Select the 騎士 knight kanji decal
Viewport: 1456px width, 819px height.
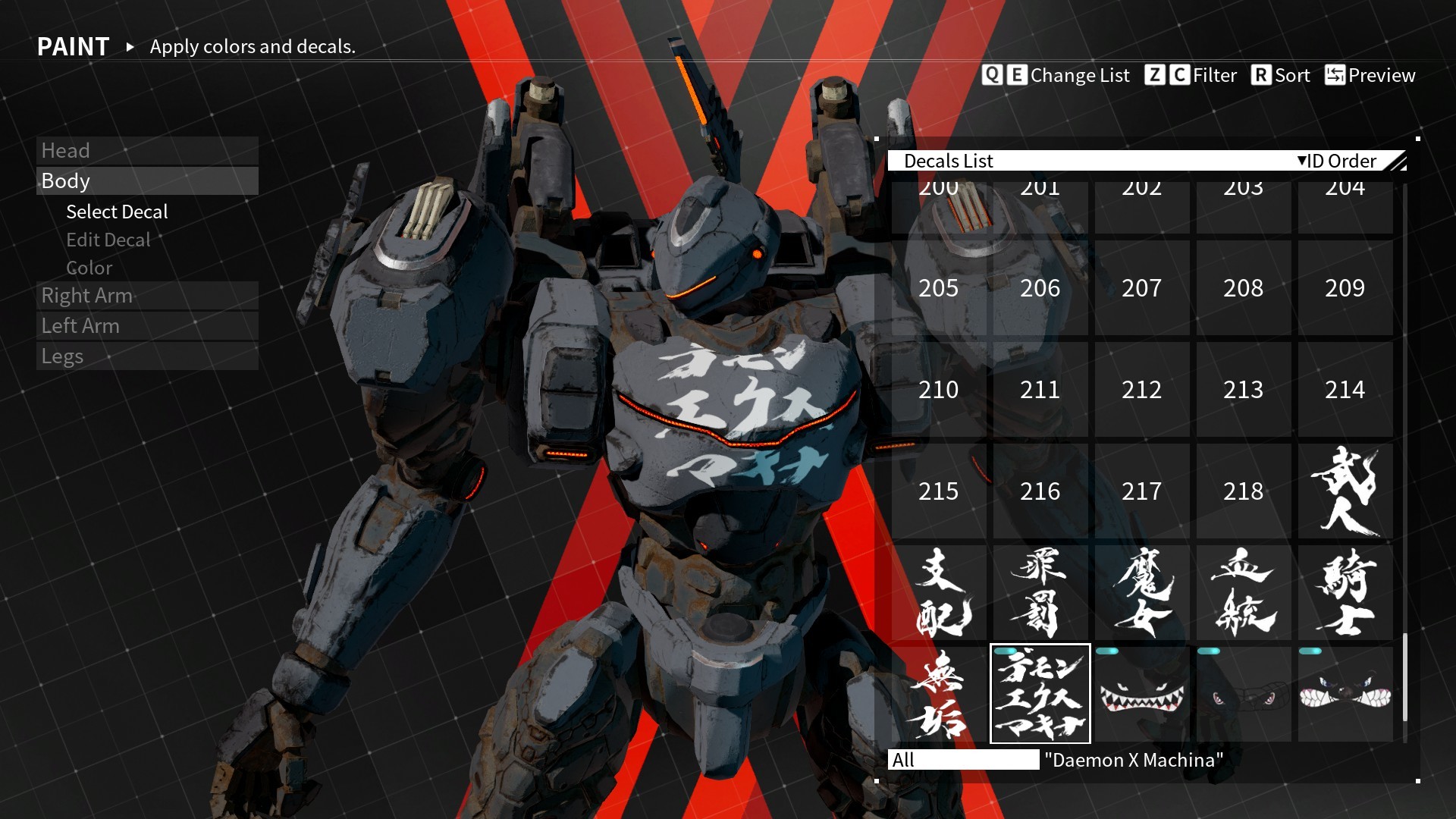(1345, 593)
